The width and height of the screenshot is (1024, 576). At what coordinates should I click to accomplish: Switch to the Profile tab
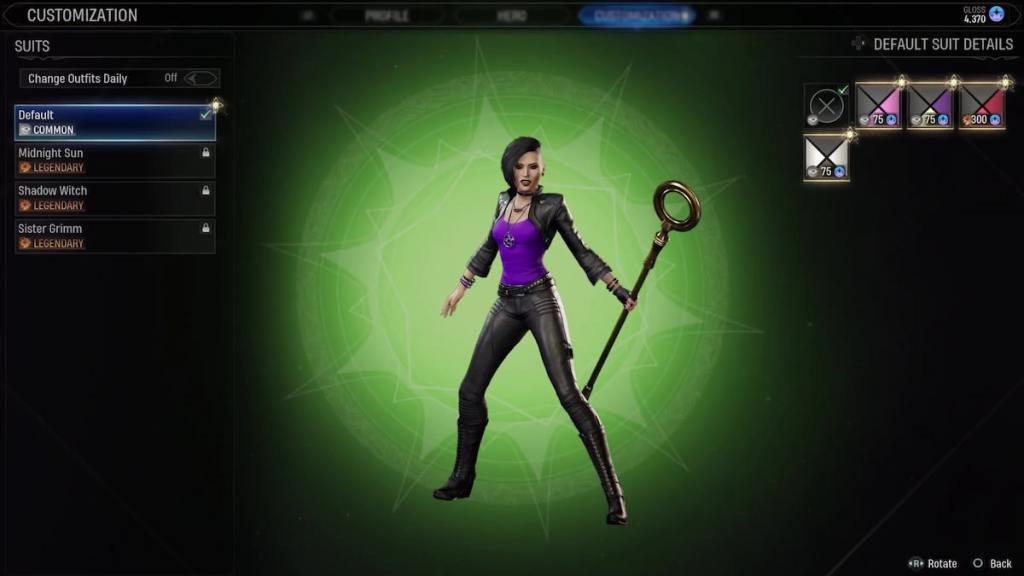pyautogui.click(x=386, y=16)
